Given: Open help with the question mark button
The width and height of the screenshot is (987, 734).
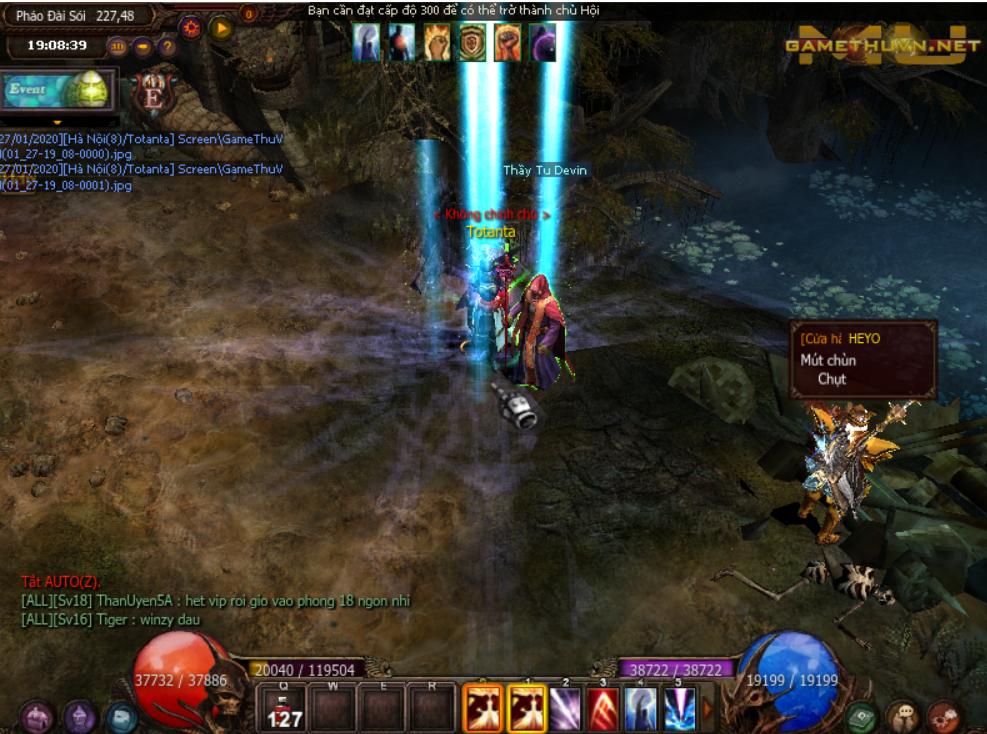Looking at the screenshot, I should [x=168, y=46].
